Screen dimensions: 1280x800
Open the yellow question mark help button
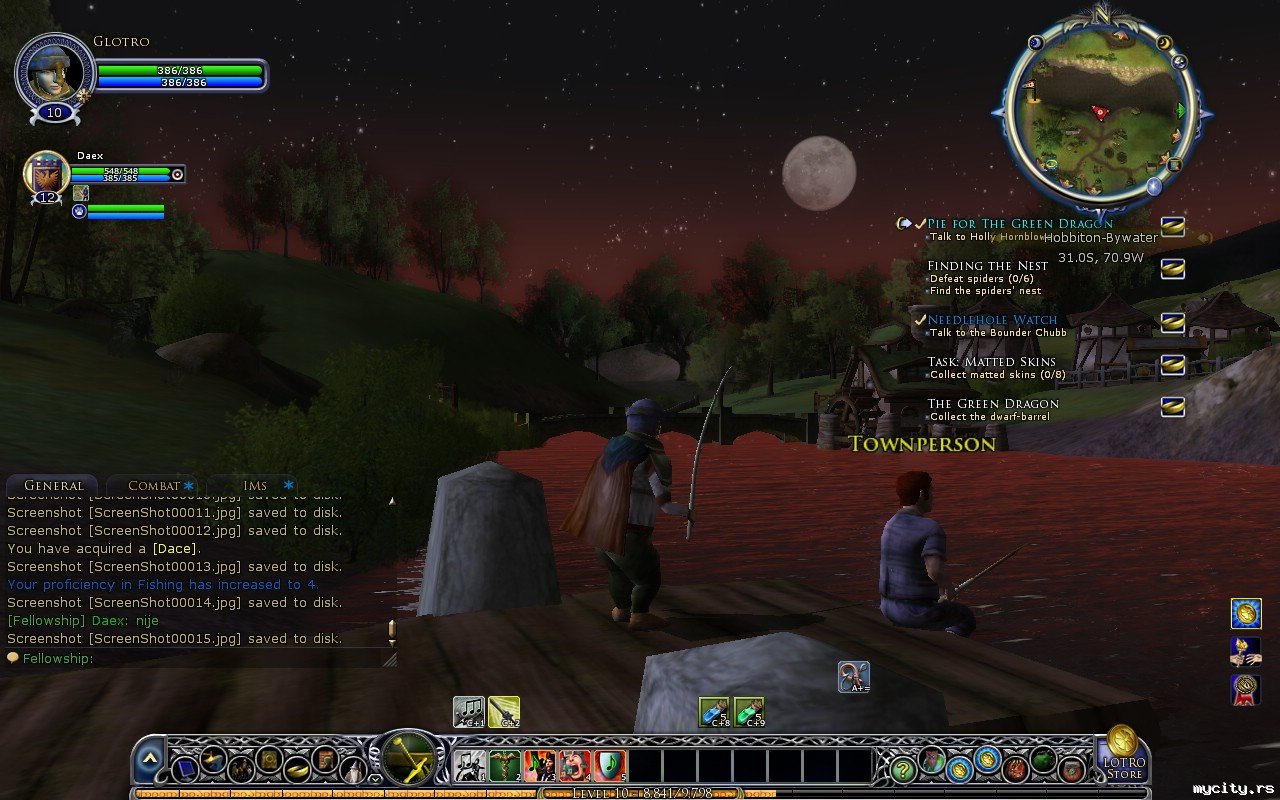(903, 769)
